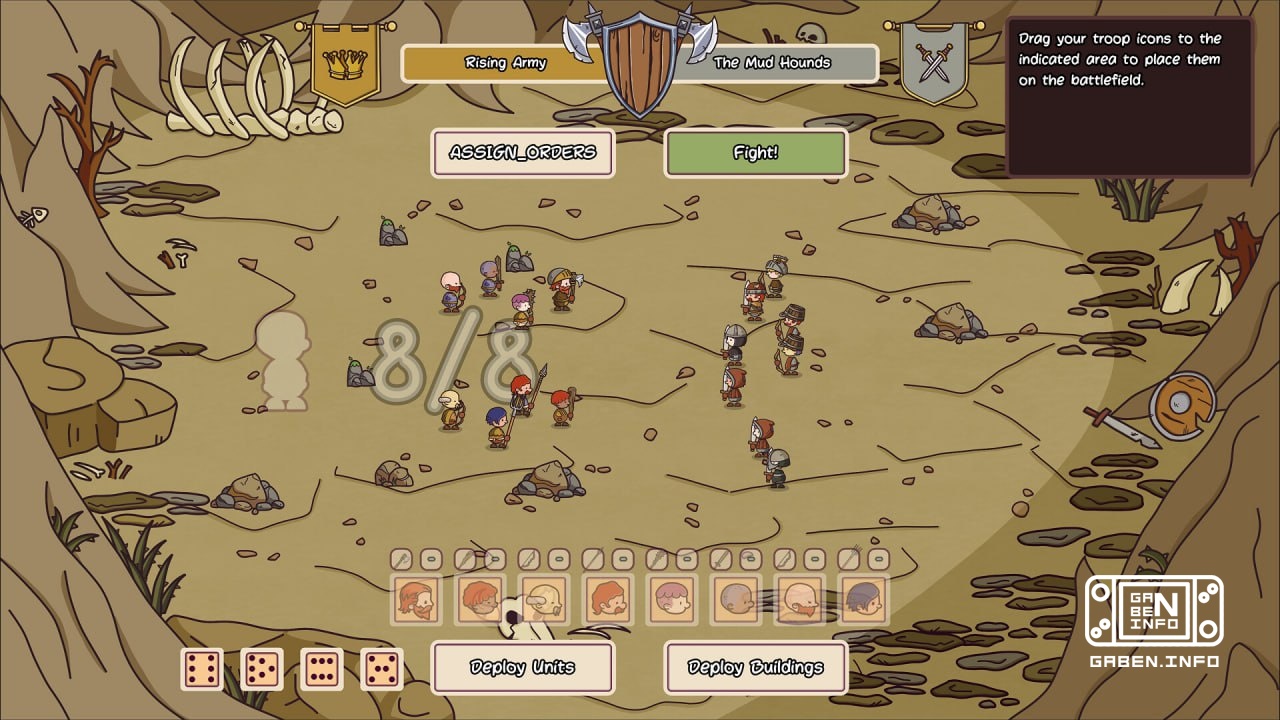Select the sword icon above the sixth troop portrait

[x=719, y=557]
